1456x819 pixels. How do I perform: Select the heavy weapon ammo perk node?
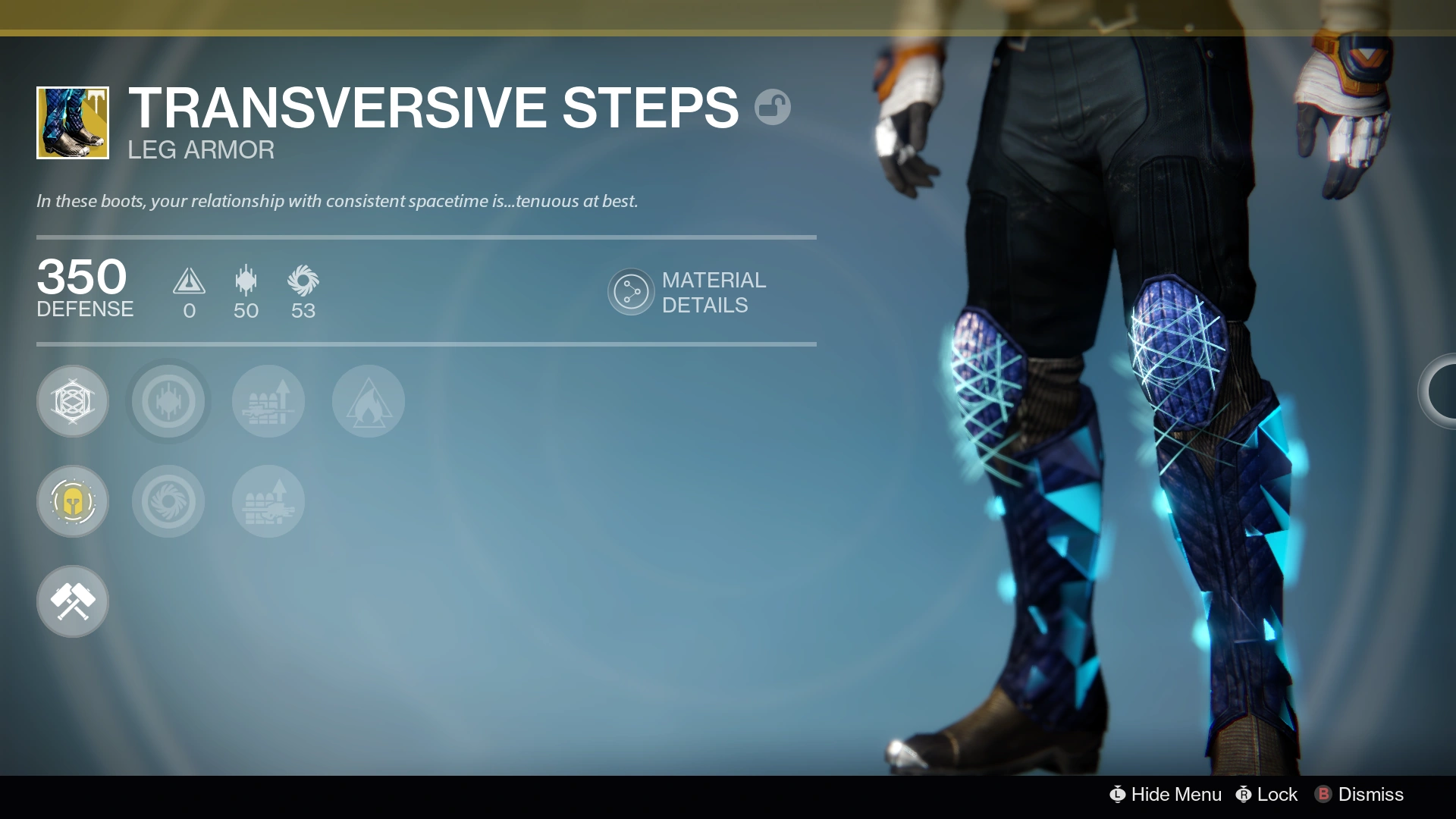click(268, 501)
